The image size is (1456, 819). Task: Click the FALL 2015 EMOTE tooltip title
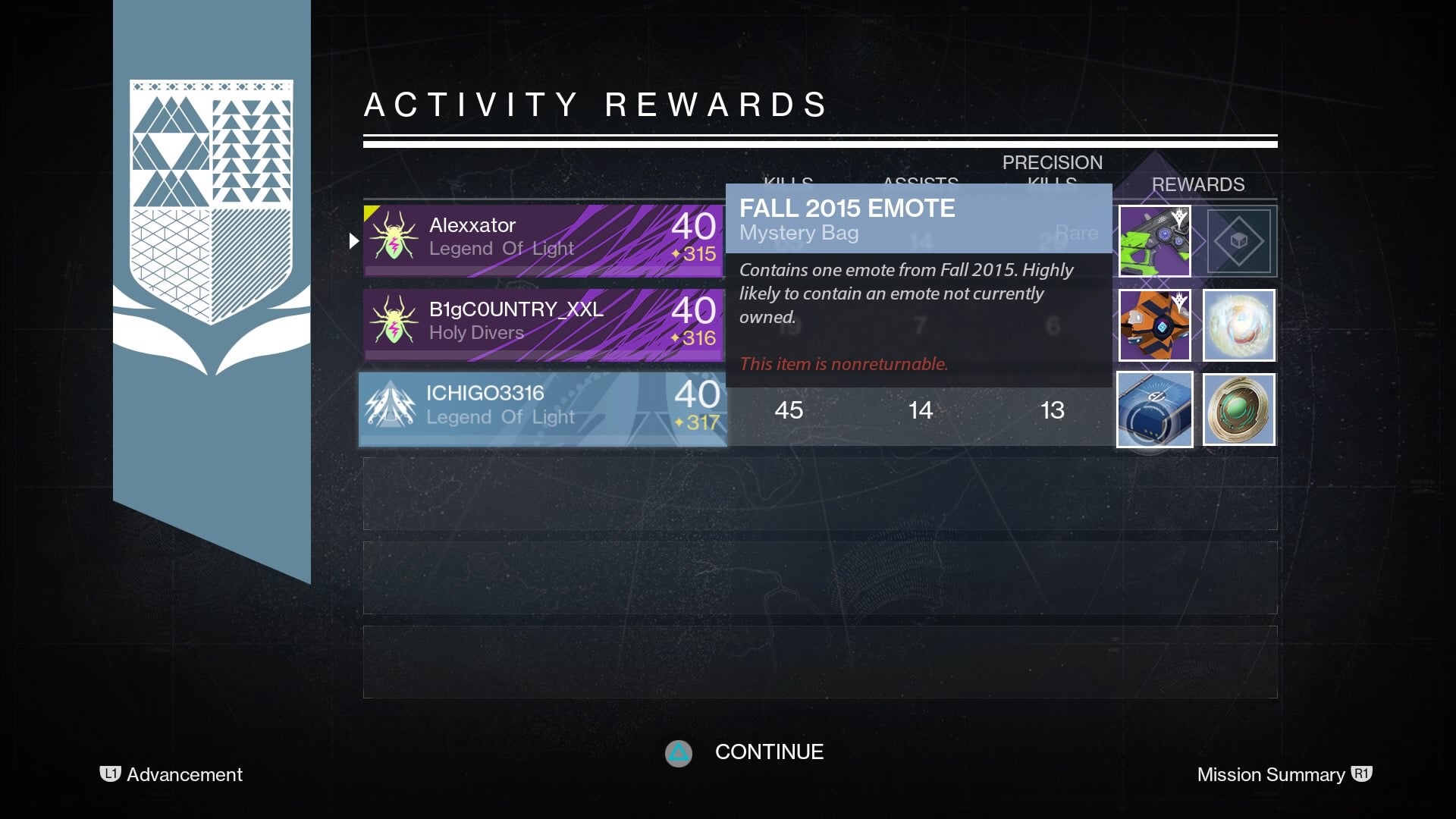(847, 208)
